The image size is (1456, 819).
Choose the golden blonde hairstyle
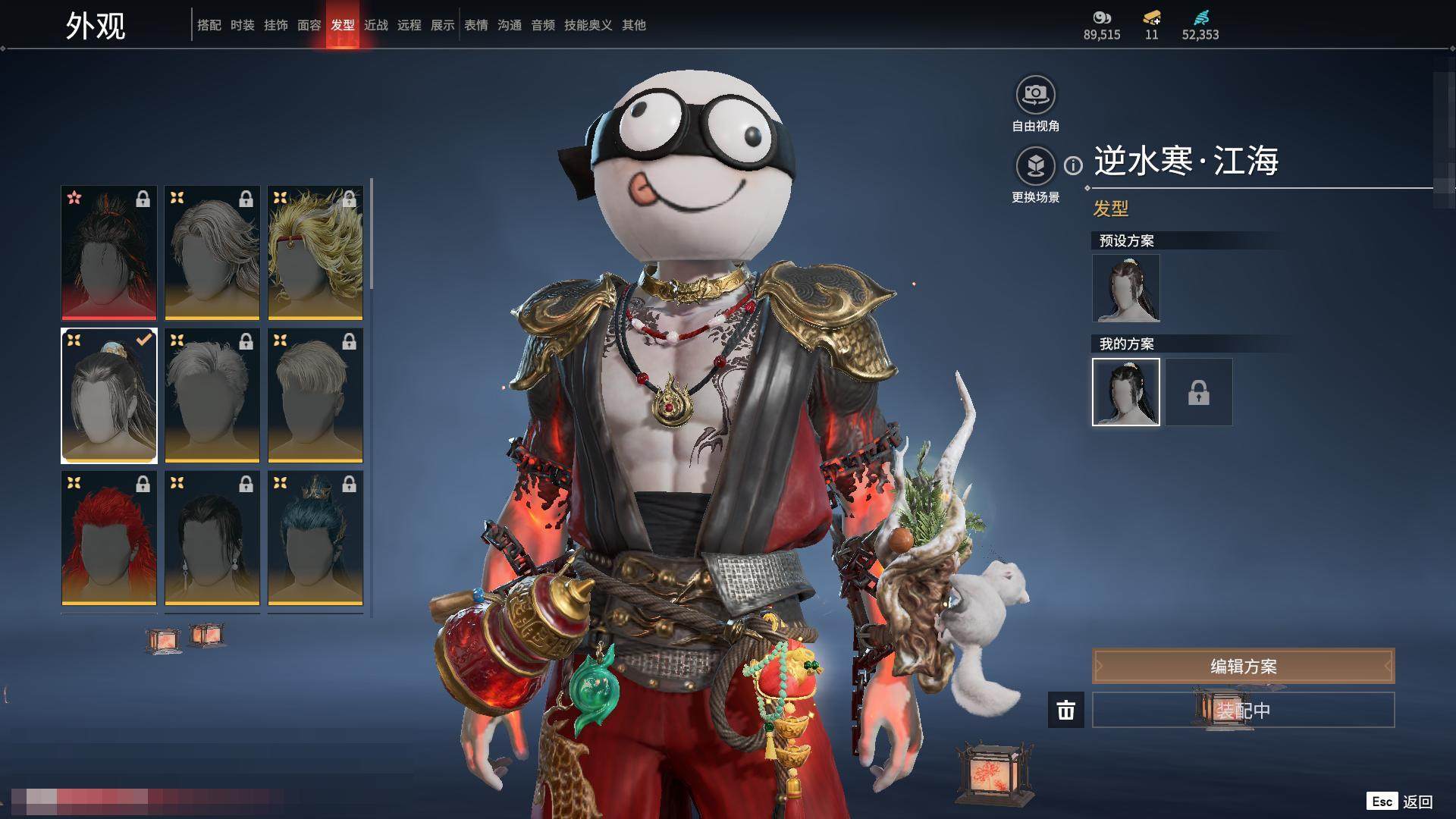point(315,253)
